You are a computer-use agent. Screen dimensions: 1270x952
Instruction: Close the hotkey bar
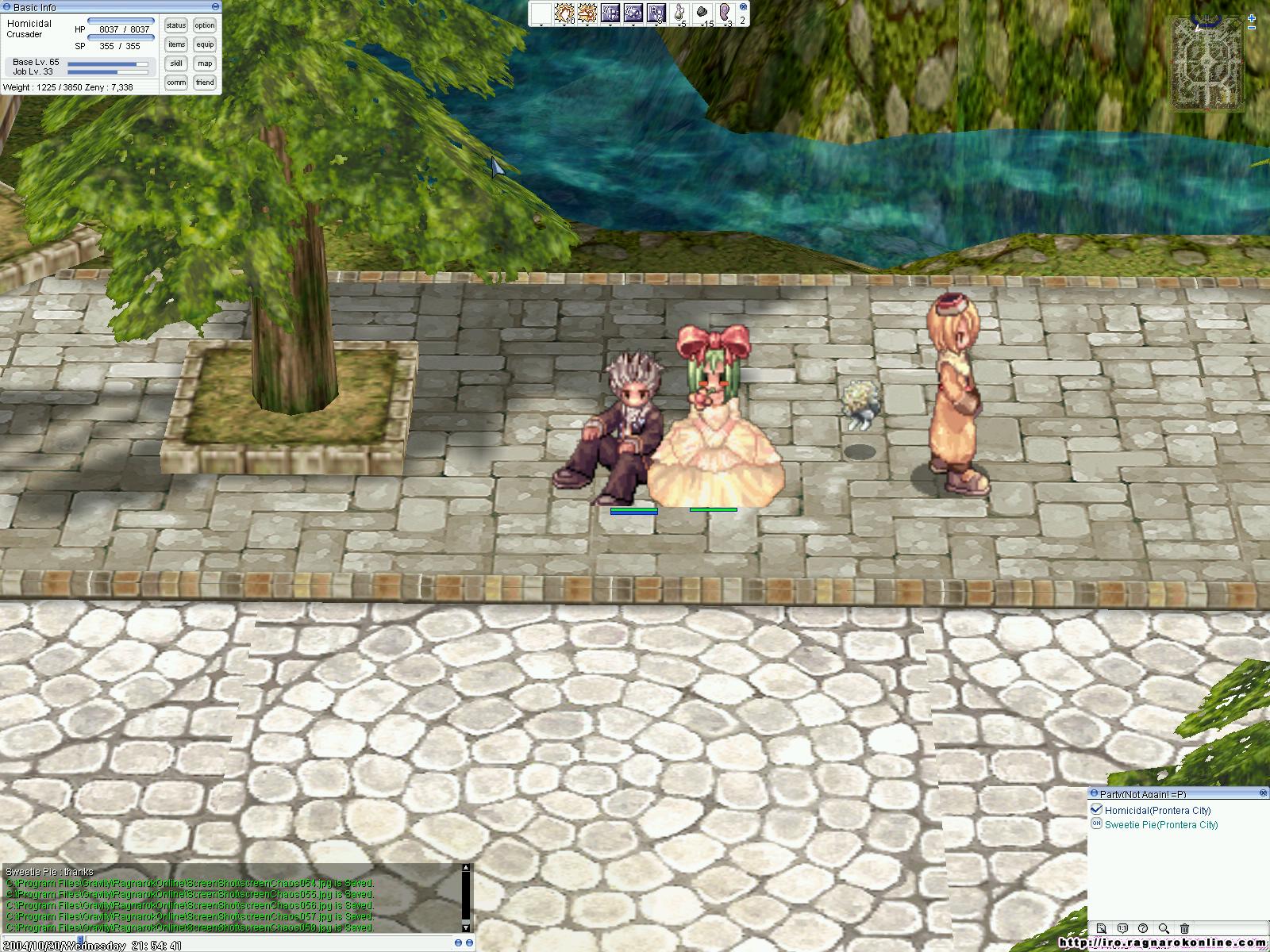point(743,6)
